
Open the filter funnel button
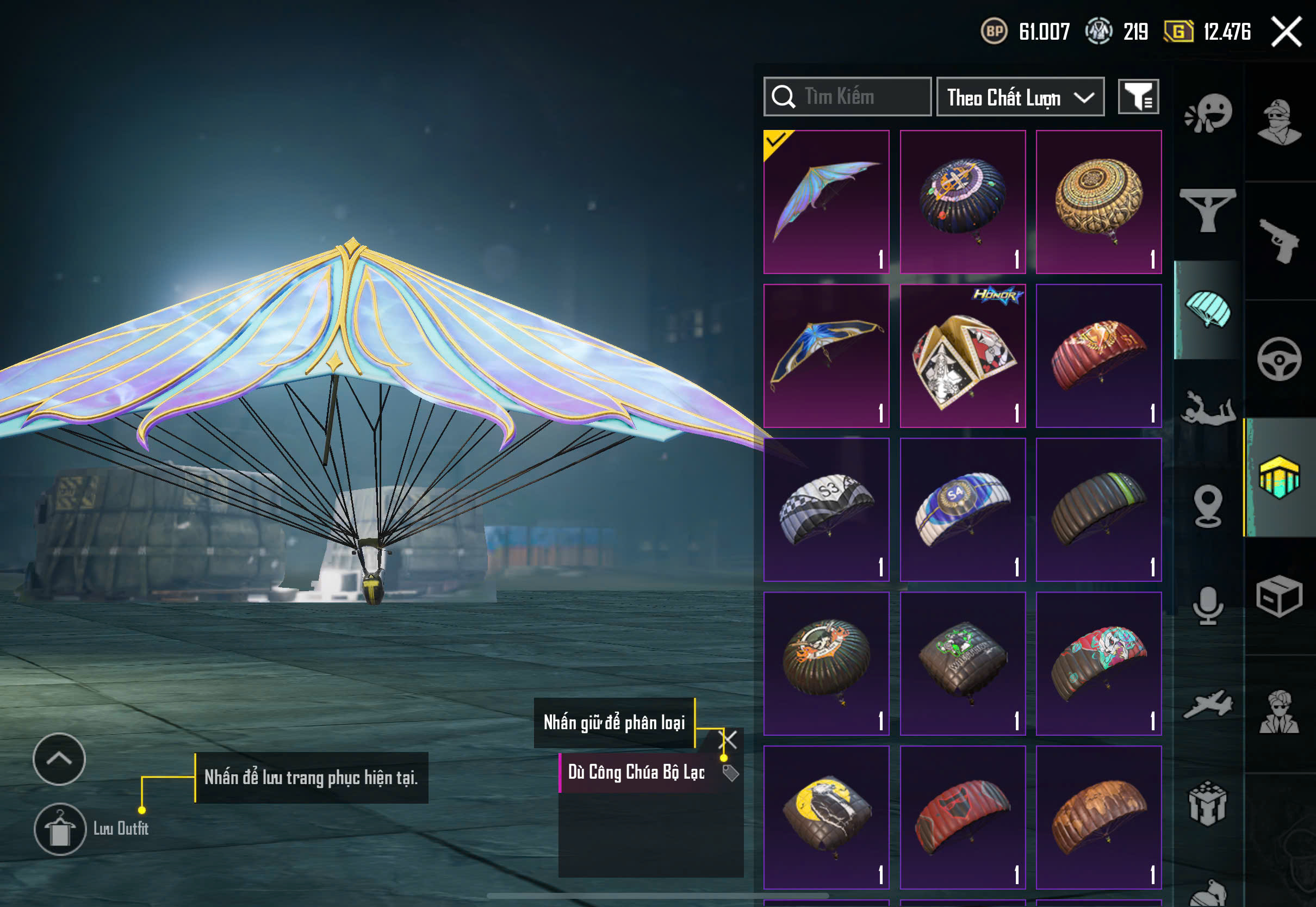(1138, 97)
